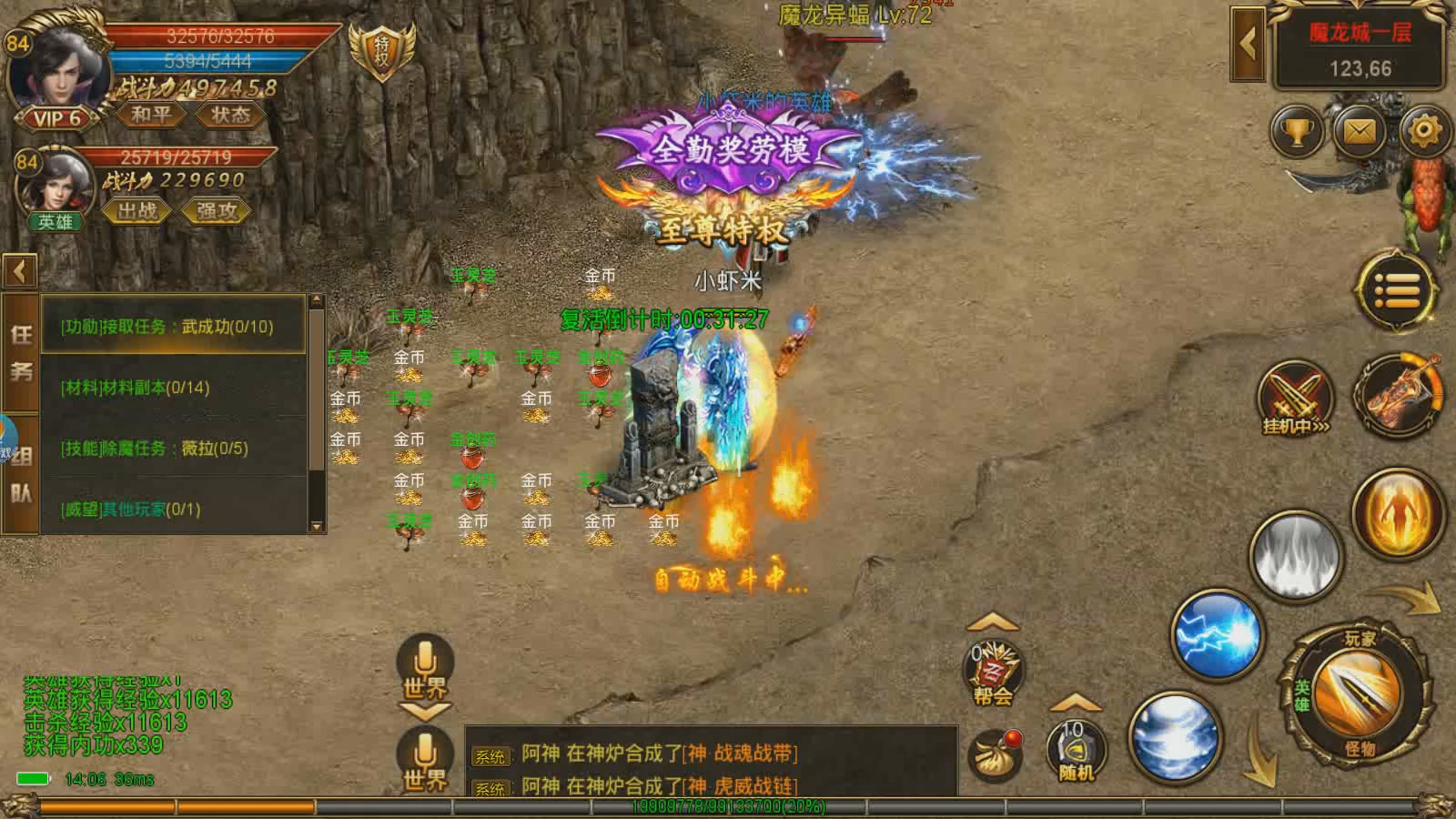Open the mail inbox icon
Image resolution: width=1456 pixels, height=819 pixels.
click(1359, 131)
